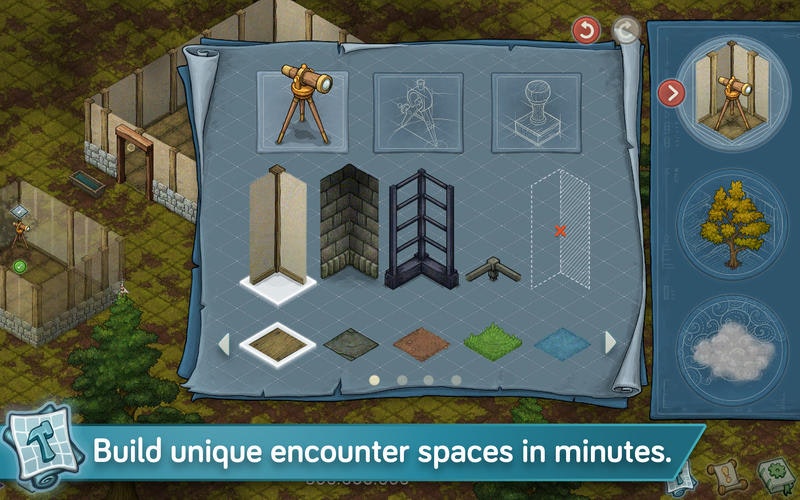Viewport: 800px width, 500px height.
Task: Select the dark stone floor tile
Action: 349,343
